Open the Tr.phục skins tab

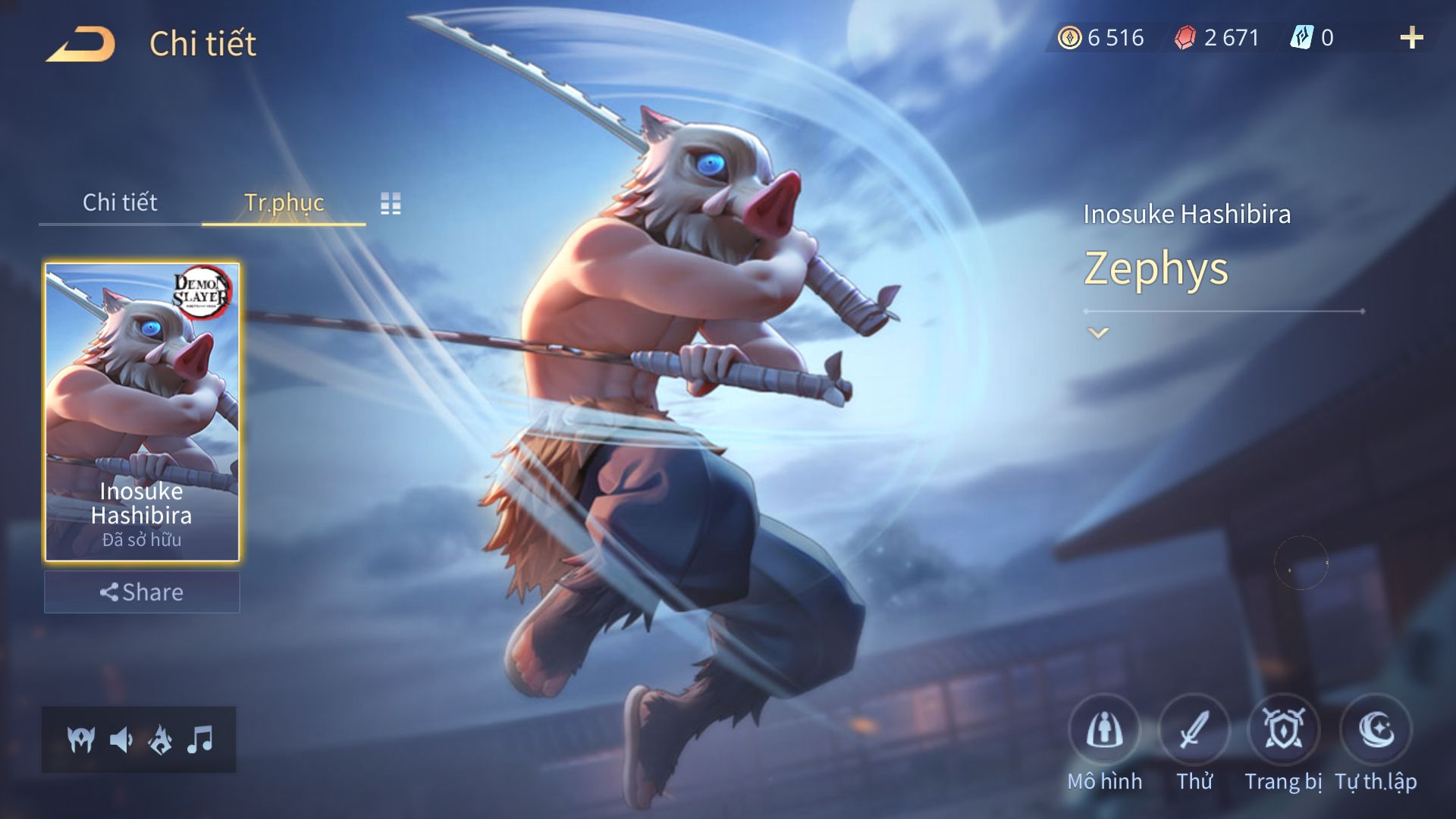pyautogui.click(x=284, y=202)
